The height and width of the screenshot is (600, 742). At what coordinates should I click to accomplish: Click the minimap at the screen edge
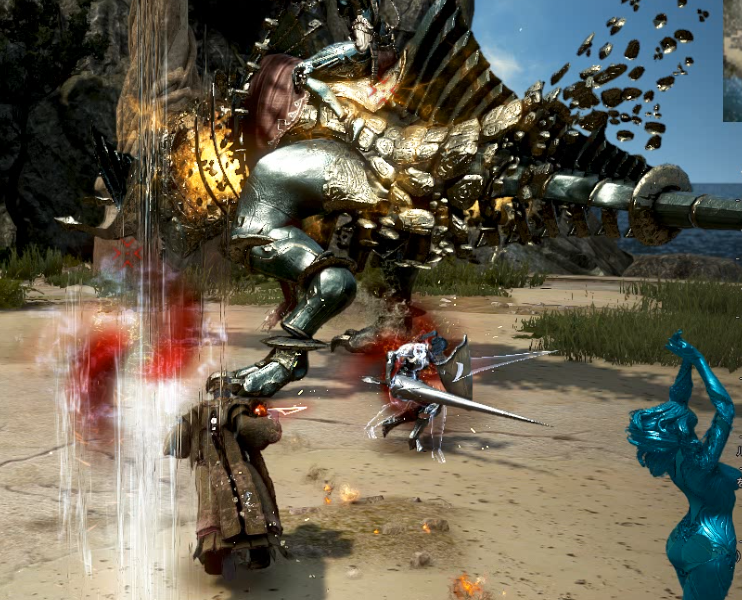733,60
